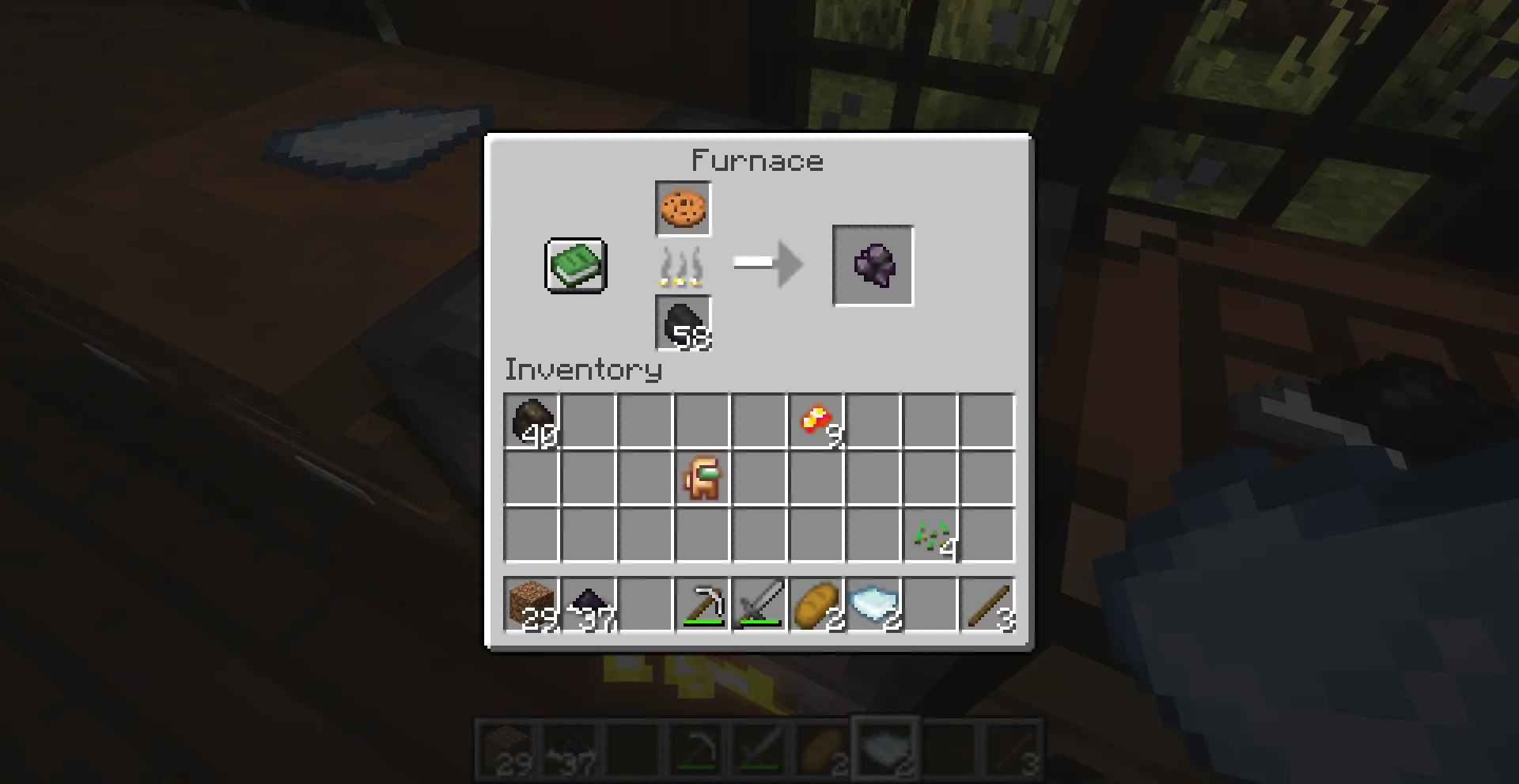This screenshot has height=784, width=1519.
Task: Click the snowball slot in the bottom hotbar overlay
Action: (885, 749)
